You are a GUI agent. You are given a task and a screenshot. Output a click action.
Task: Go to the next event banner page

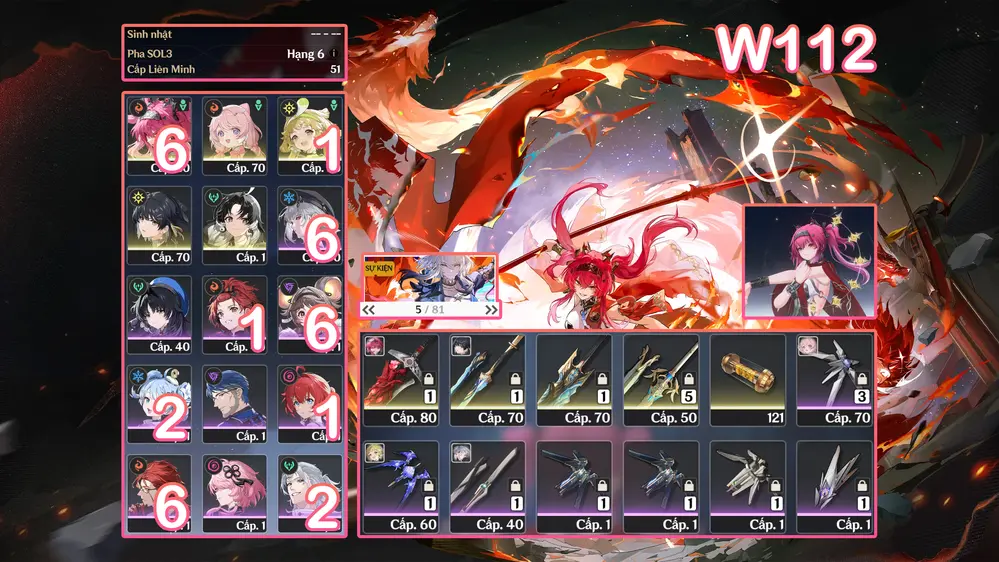click(491, 310)
